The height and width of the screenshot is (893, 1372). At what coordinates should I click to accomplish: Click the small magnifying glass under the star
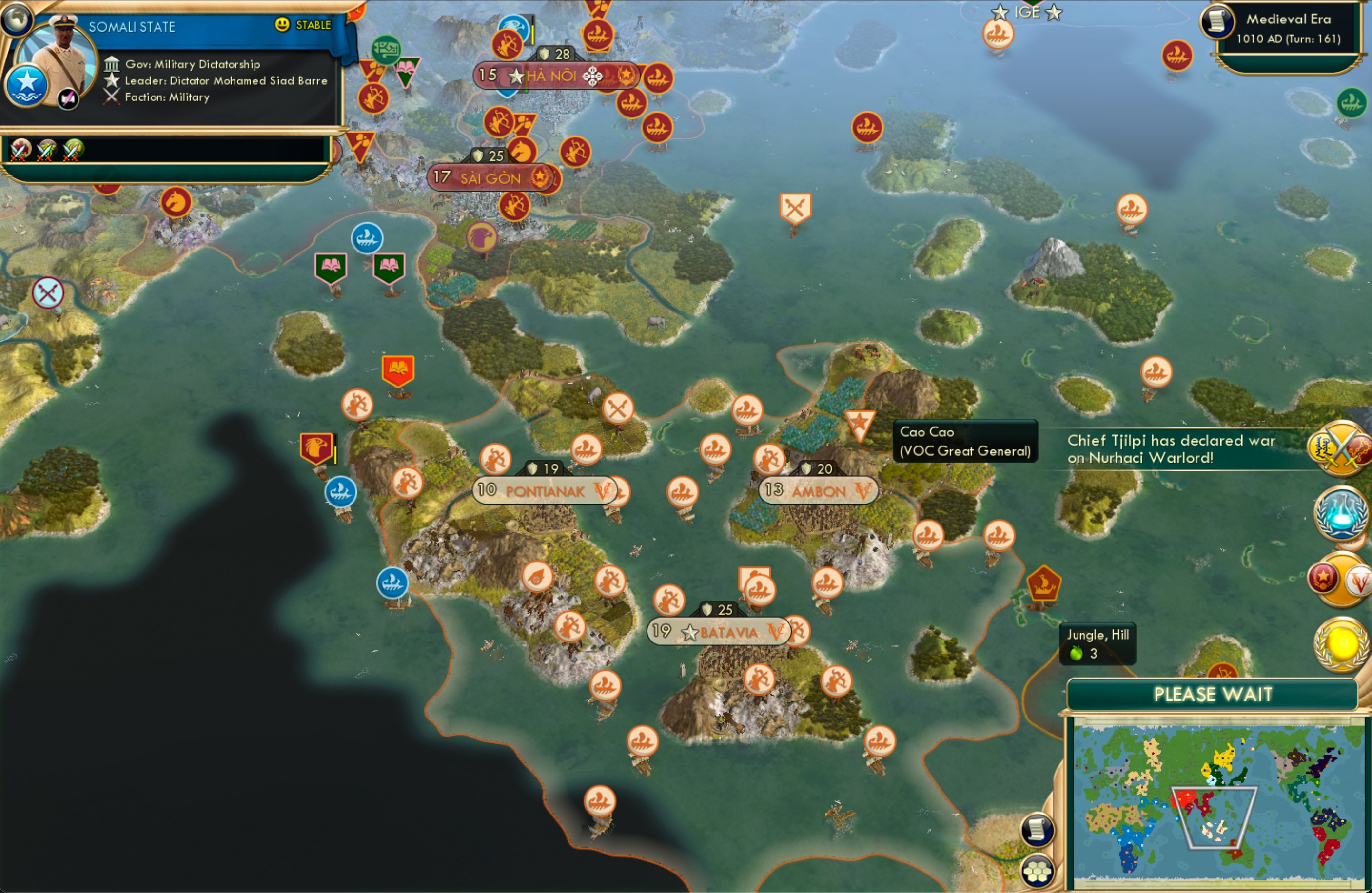click(67, 98)
